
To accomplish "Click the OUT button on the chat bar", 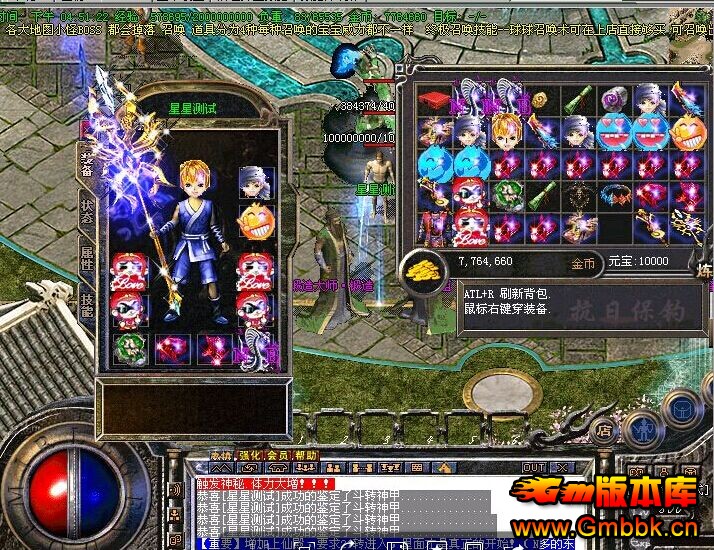I will point(535,467).
